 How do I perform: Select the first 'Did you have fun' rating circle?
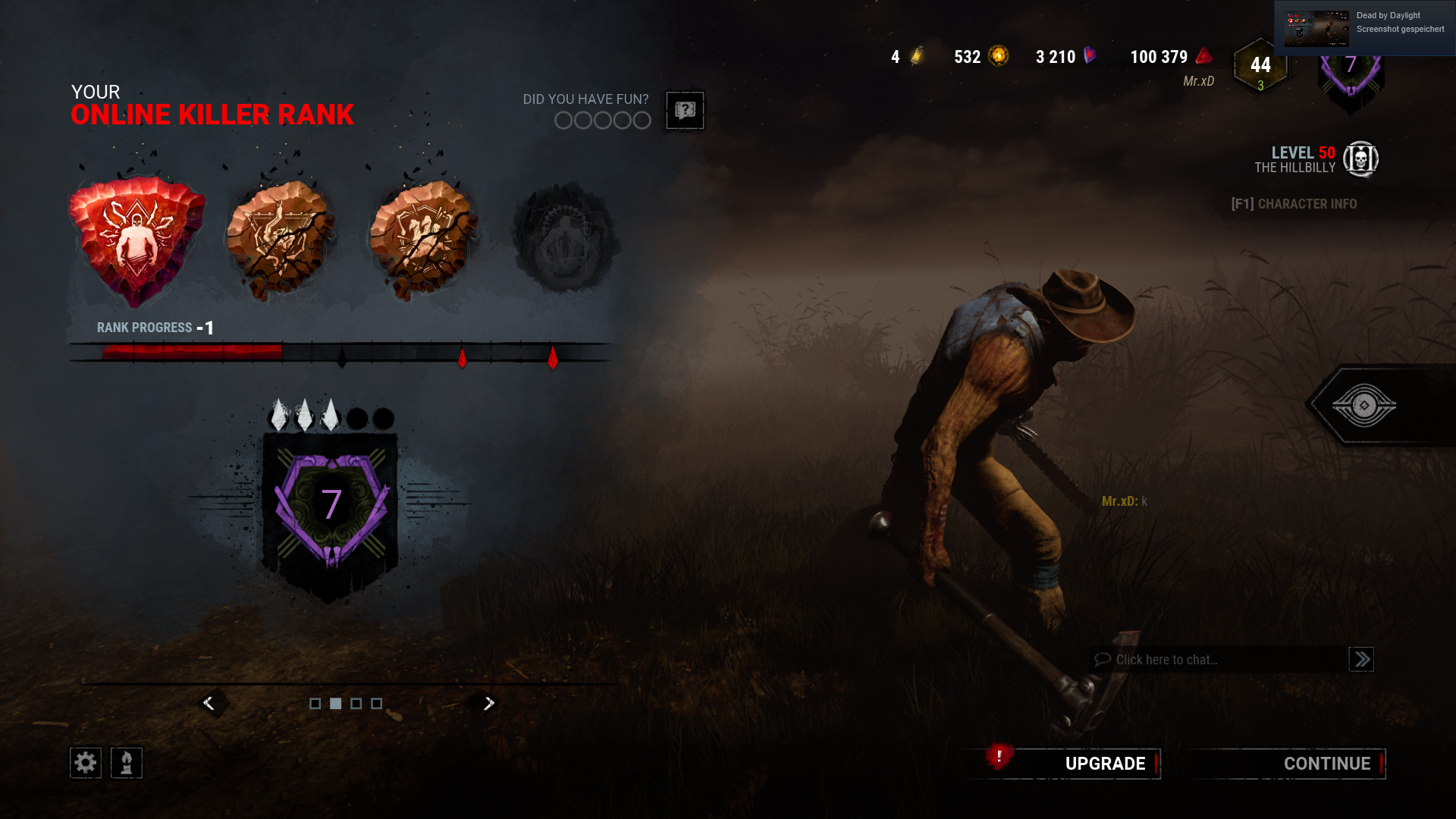[563, 120]
